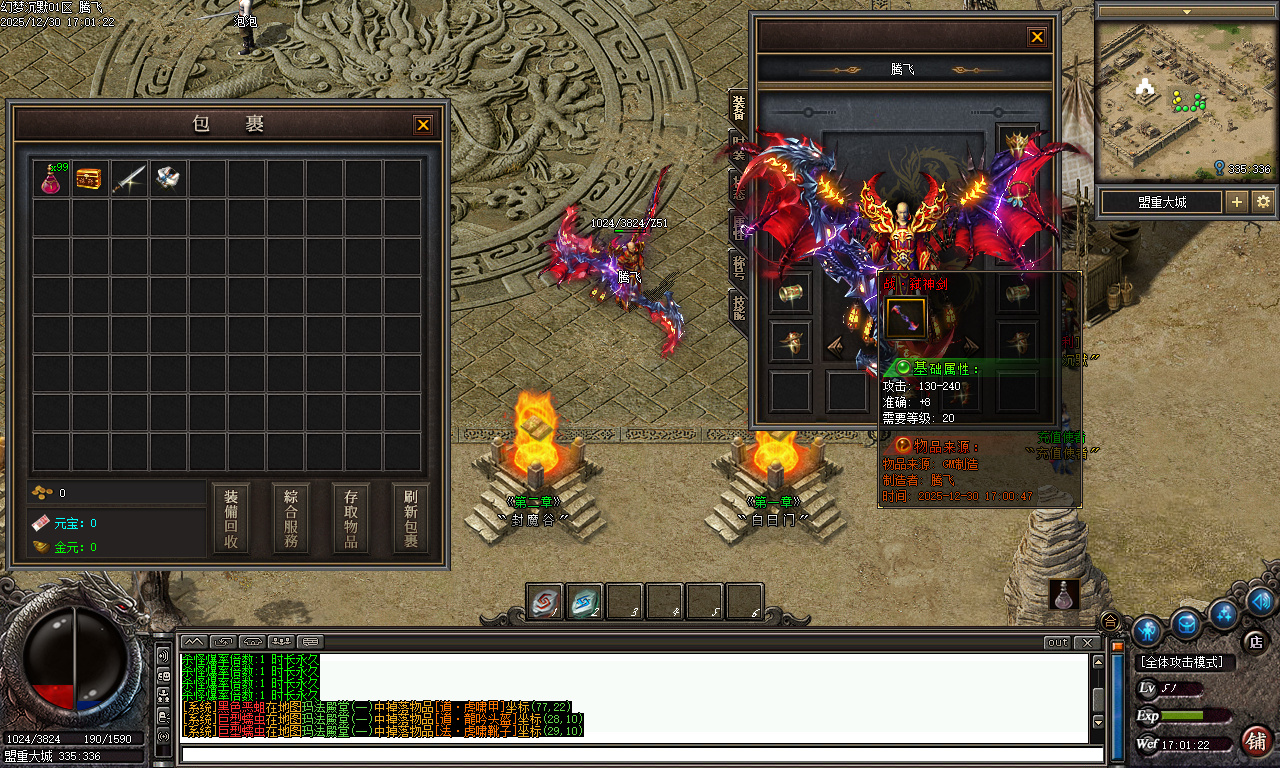This screenshot has height=768, width=1280.
Task: Toggle the 全体攻击模式 attack mode
Action: click(1186, 662)
